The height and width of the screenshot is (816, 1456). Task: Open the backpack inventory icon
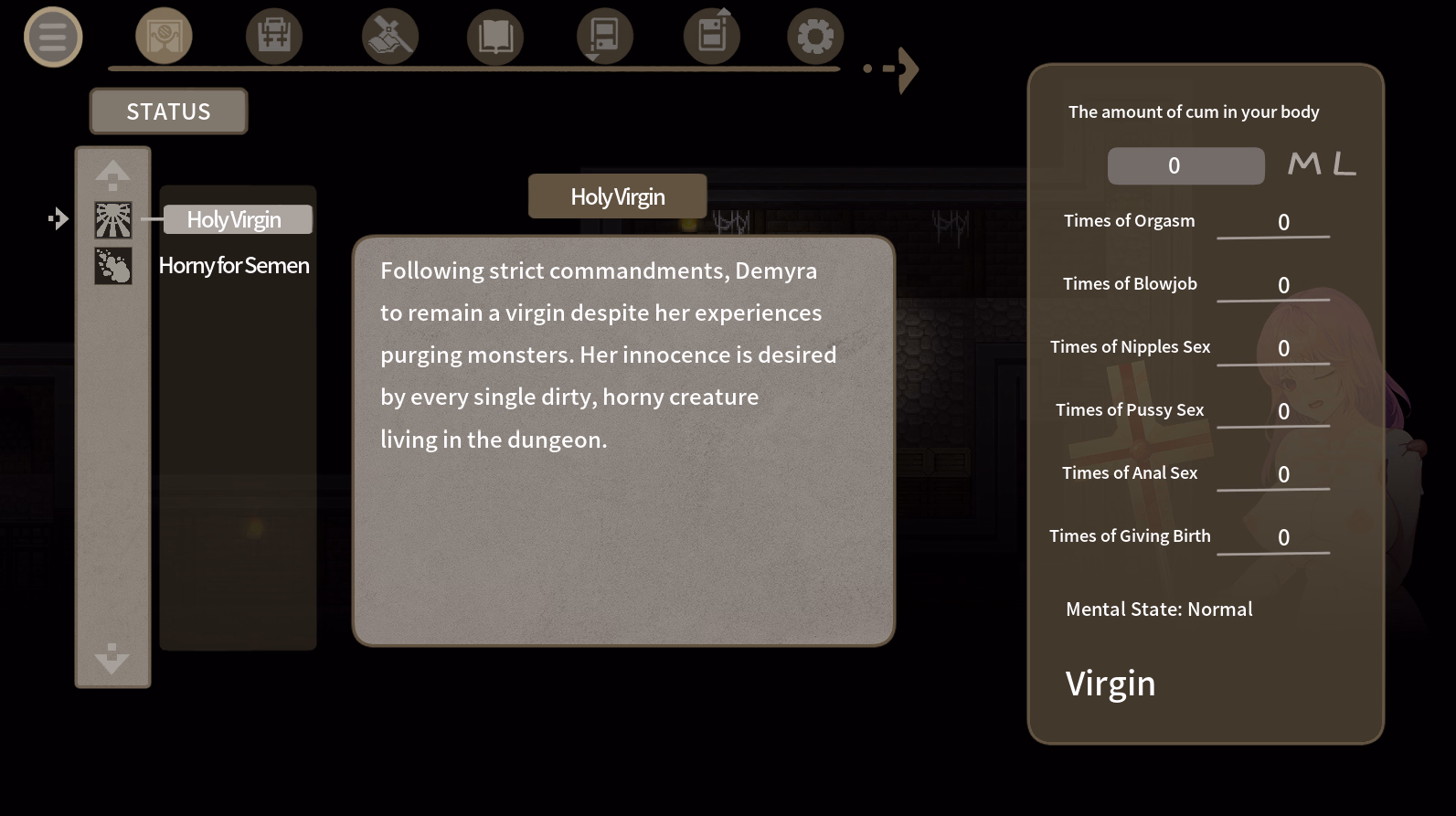coord(274,35)
